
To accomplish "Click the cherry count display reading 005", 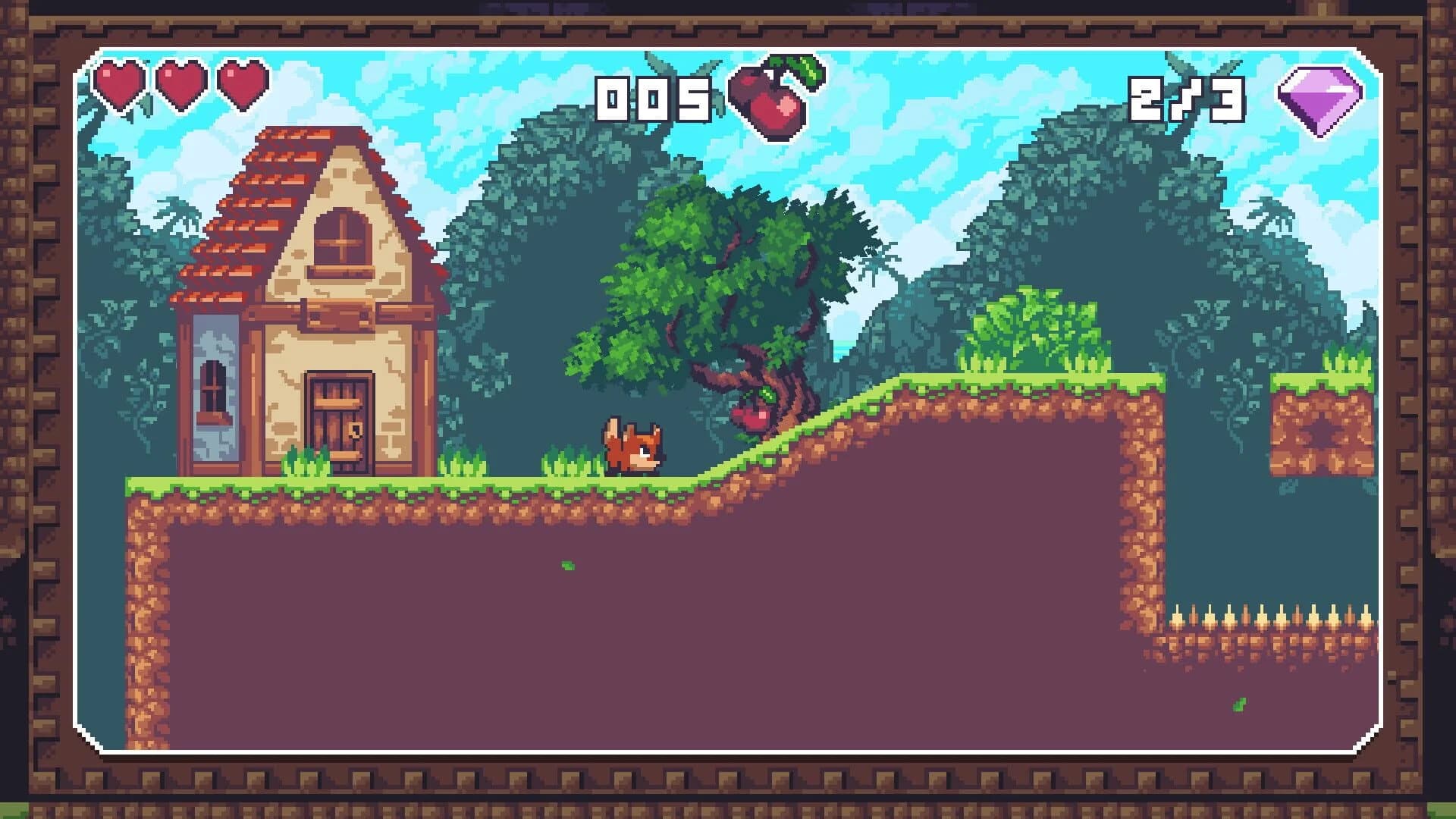I will click(x=654, y=99).
